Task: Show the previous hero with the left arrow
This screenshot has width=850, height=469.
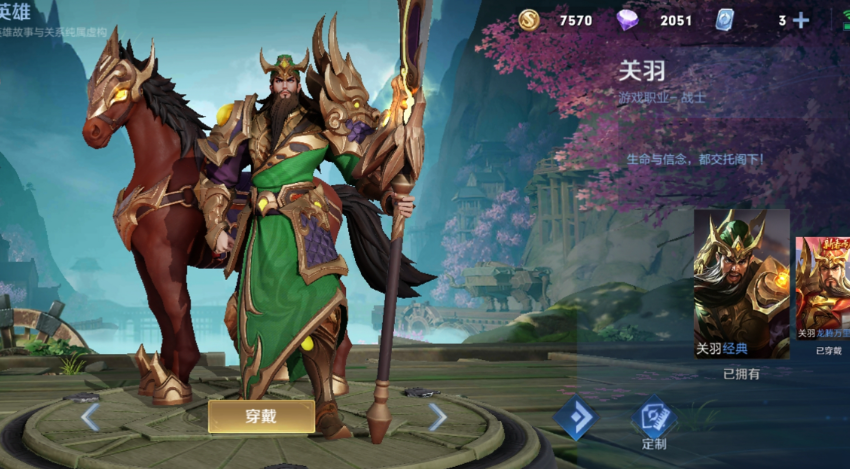Action: pyautogui.click(x=90, y=416)
